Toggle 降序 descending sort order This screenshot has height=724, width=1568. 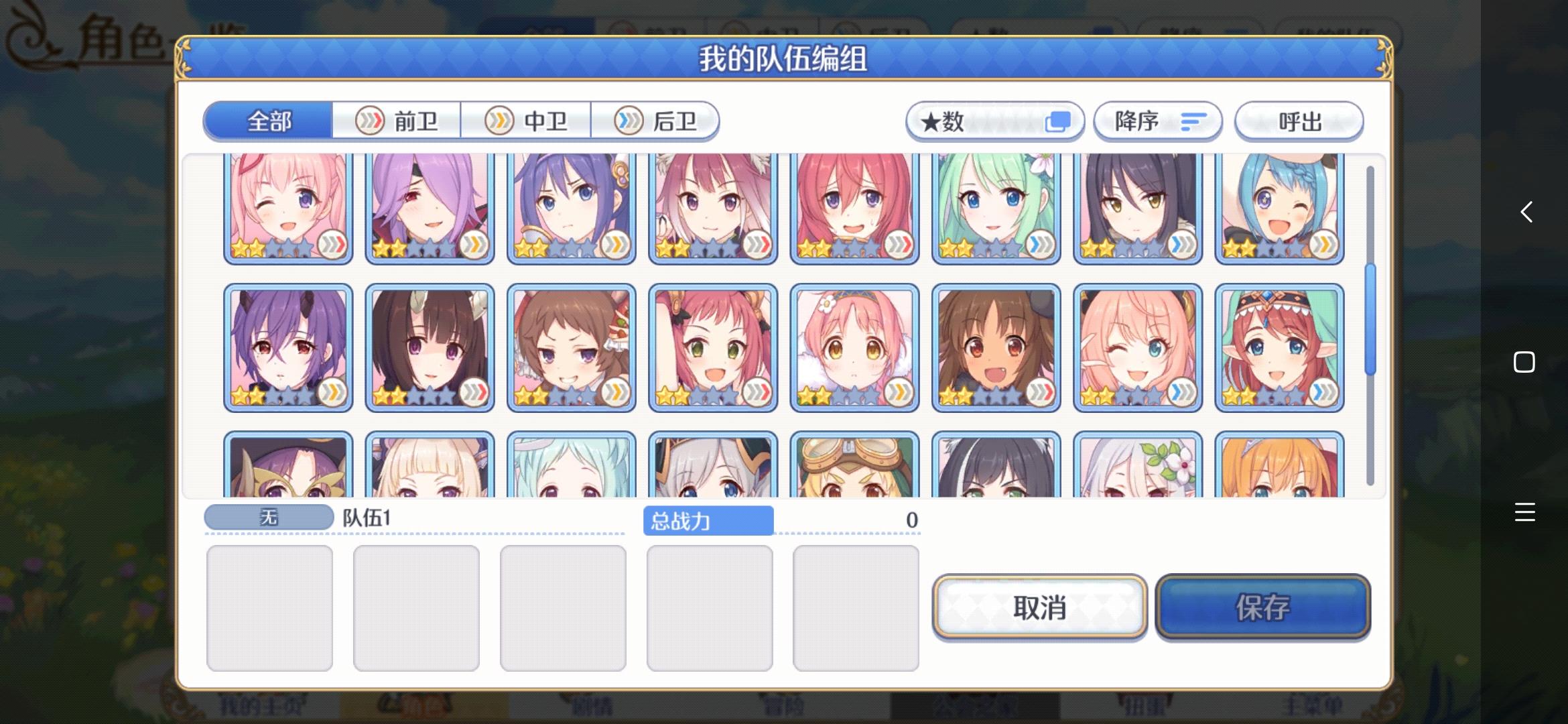coord(1158,121)
